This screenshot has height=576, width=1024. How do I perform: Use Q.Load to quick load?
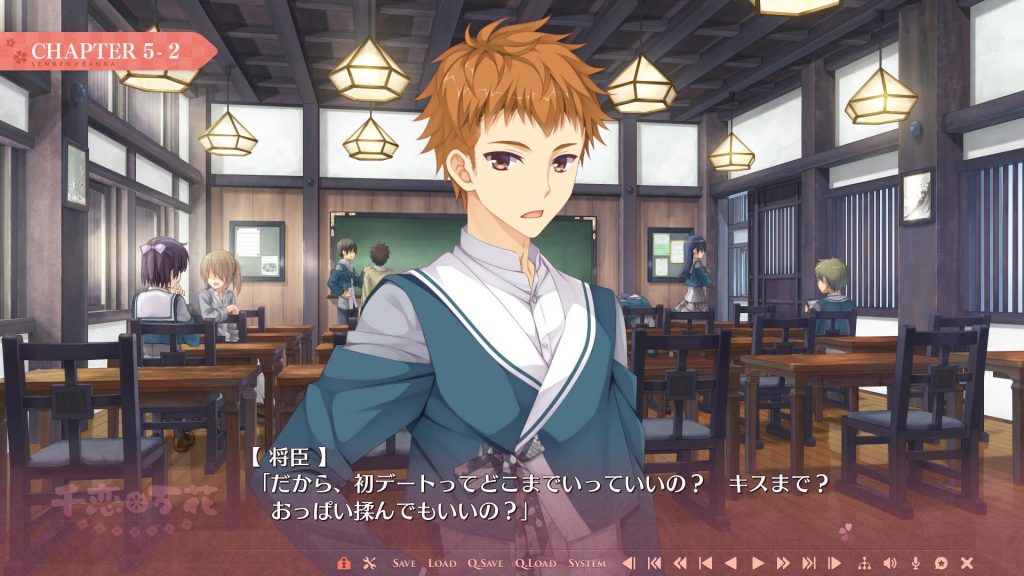click(x=535, y=563)
